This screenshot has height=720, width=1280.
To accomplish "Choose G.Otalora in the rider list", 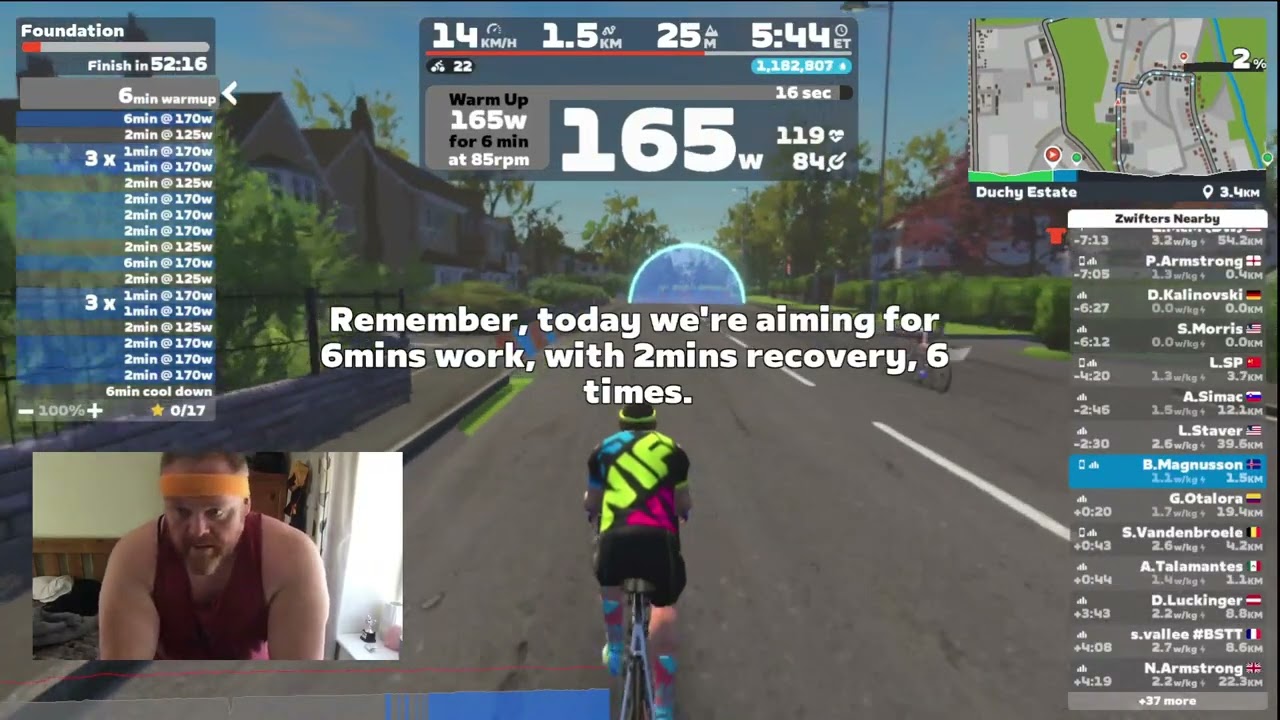I will click(1167, 505).
